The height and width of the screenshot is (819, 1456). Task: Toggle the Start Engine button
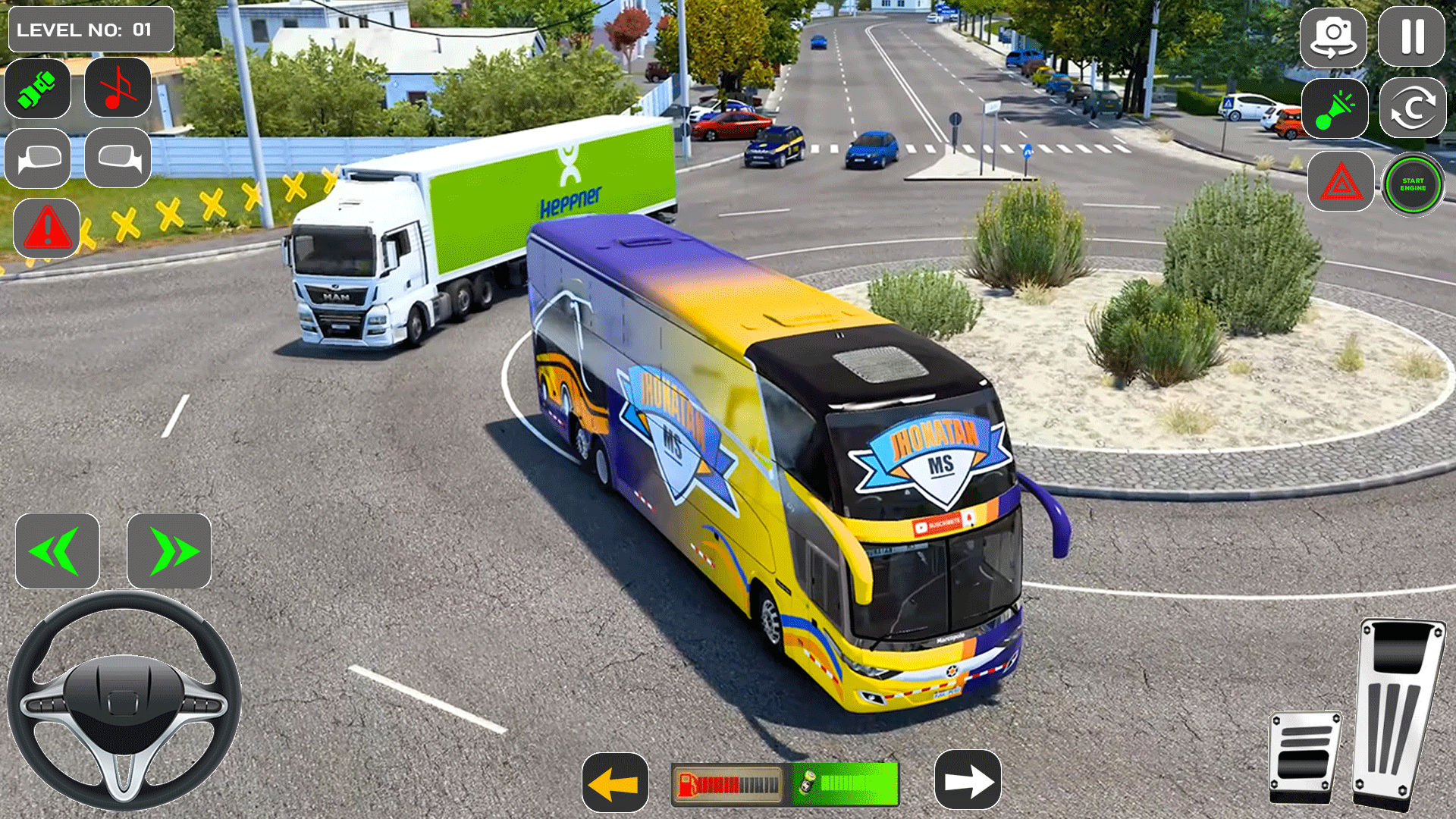point(1412,183)
